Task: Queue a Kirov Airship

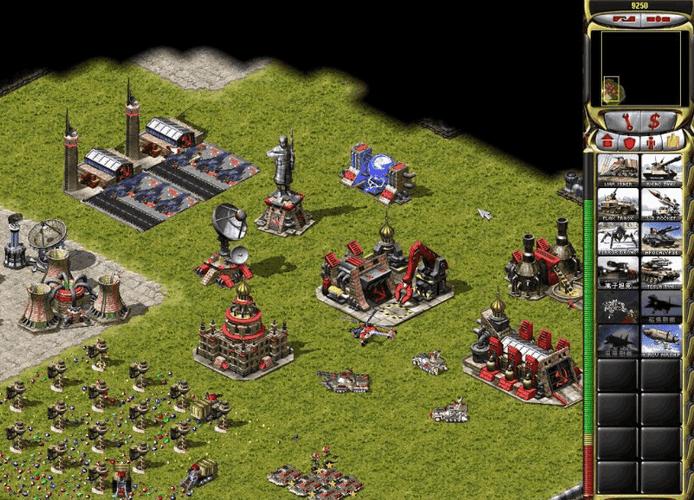Action: [661, 340]
